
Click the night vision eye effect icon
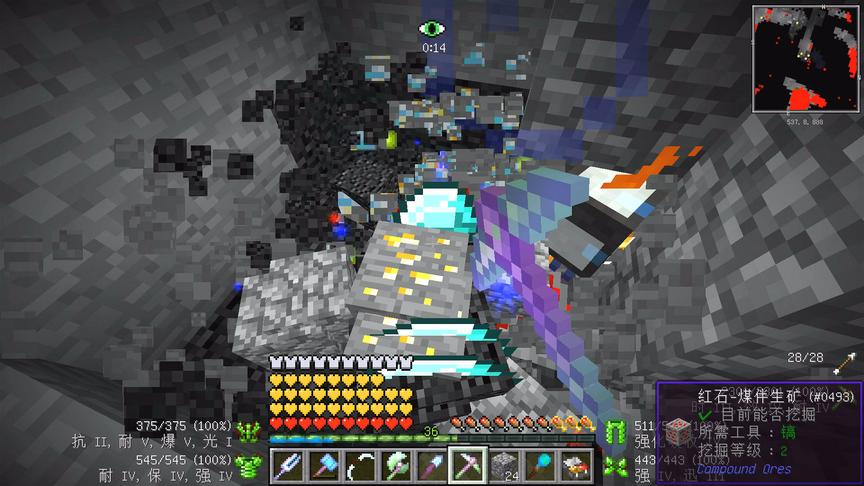432,30
